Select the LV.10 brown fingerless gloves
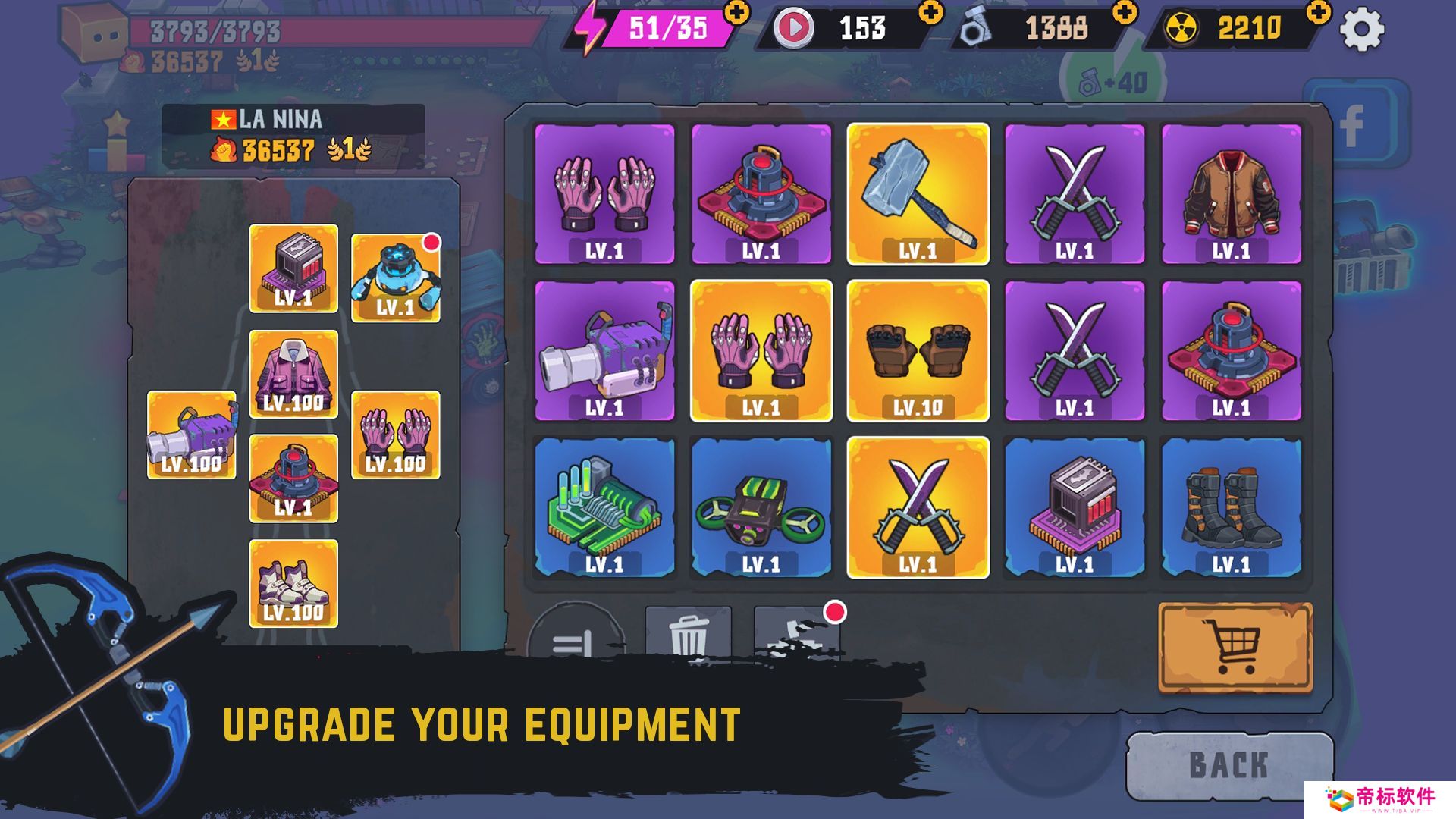The image size is (1456, 819). [x=918, y=350]
